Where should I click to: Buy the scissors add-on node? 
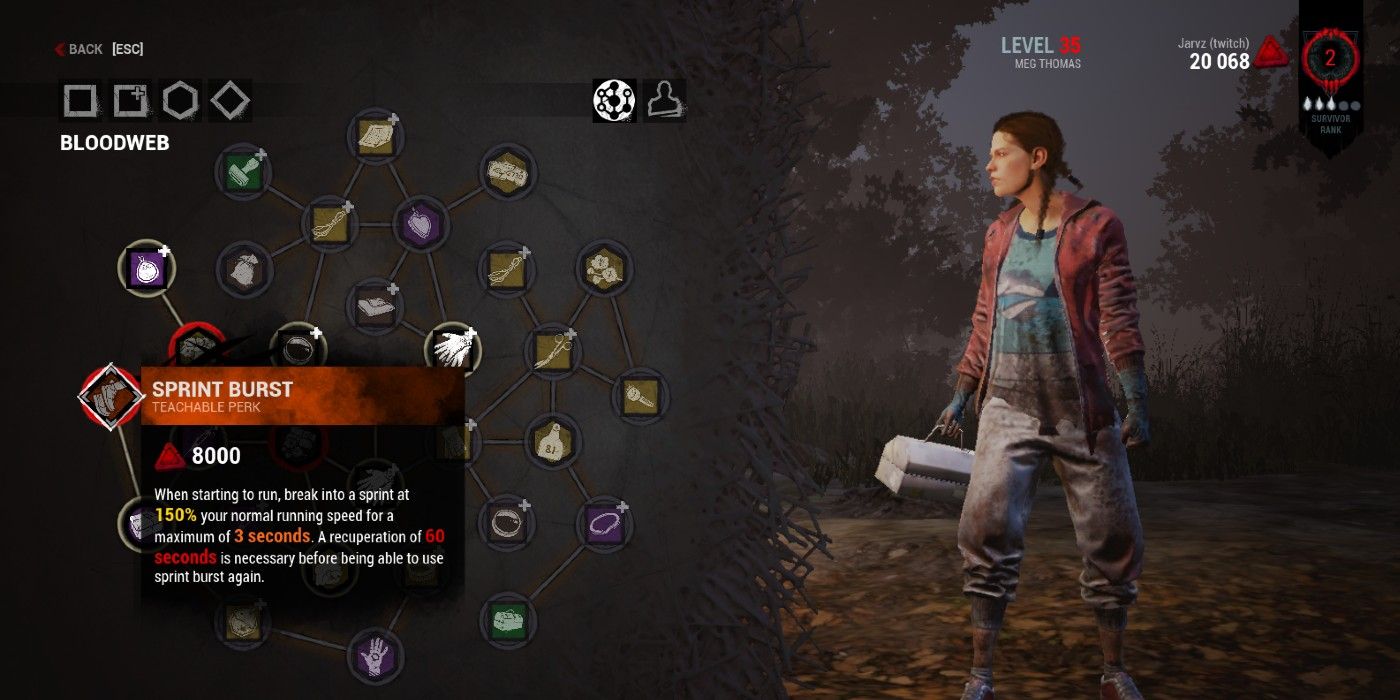point(553,349)
